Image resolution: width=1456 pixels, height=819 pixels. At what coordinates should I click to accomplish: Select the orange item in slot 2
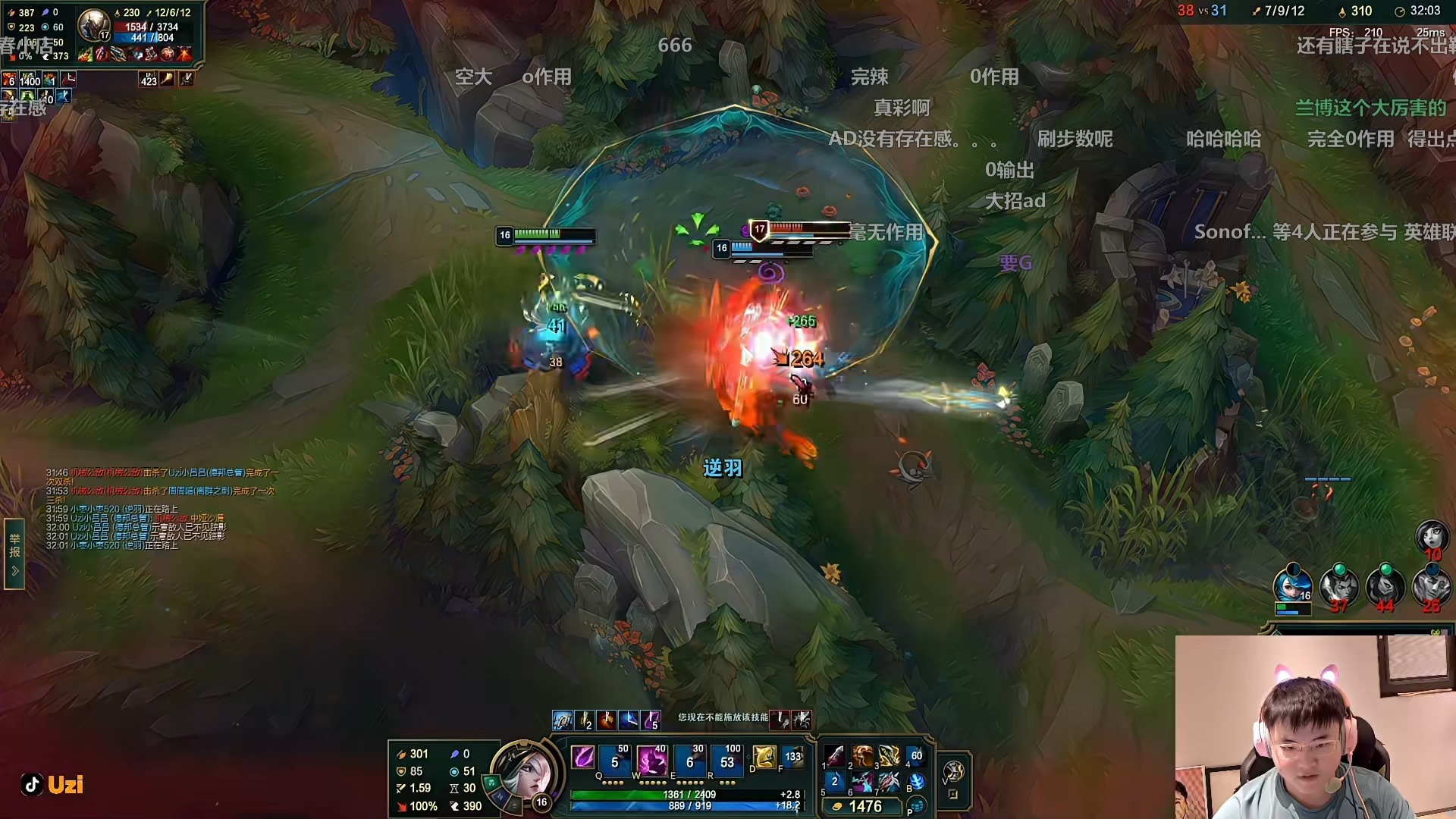pyautogui.click(x=862, y=755)
